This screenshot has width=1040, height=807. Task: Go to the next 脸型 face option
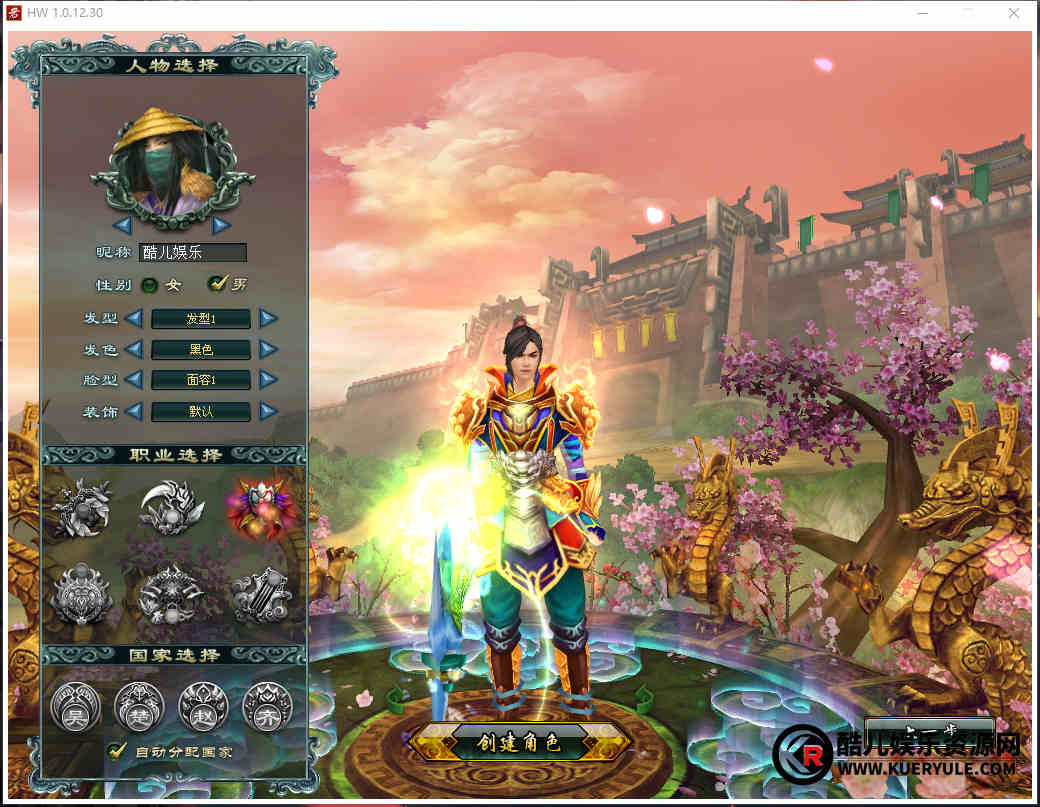click(x=268, y=380)
